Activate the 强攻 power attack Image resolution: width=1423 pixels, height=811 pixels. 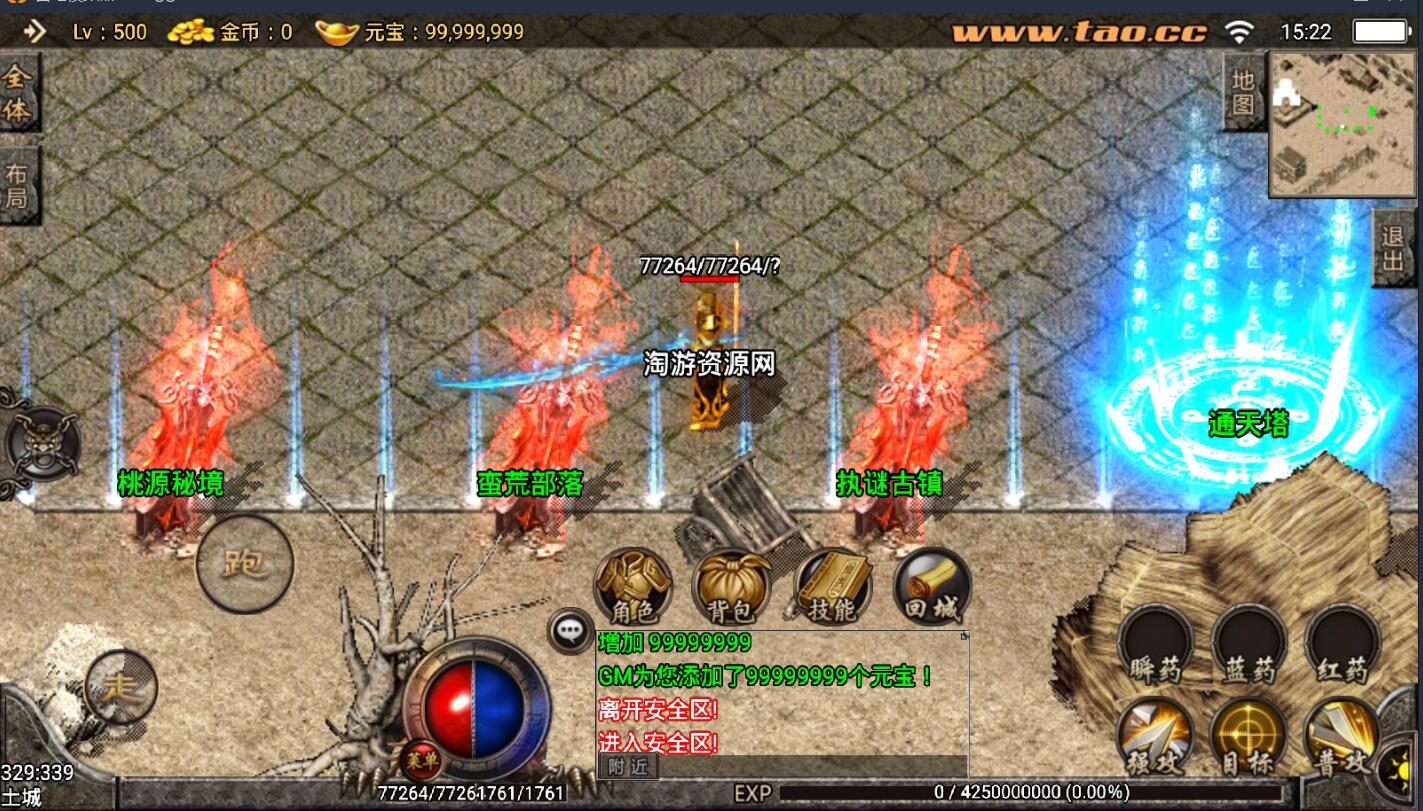point(1155,739)
